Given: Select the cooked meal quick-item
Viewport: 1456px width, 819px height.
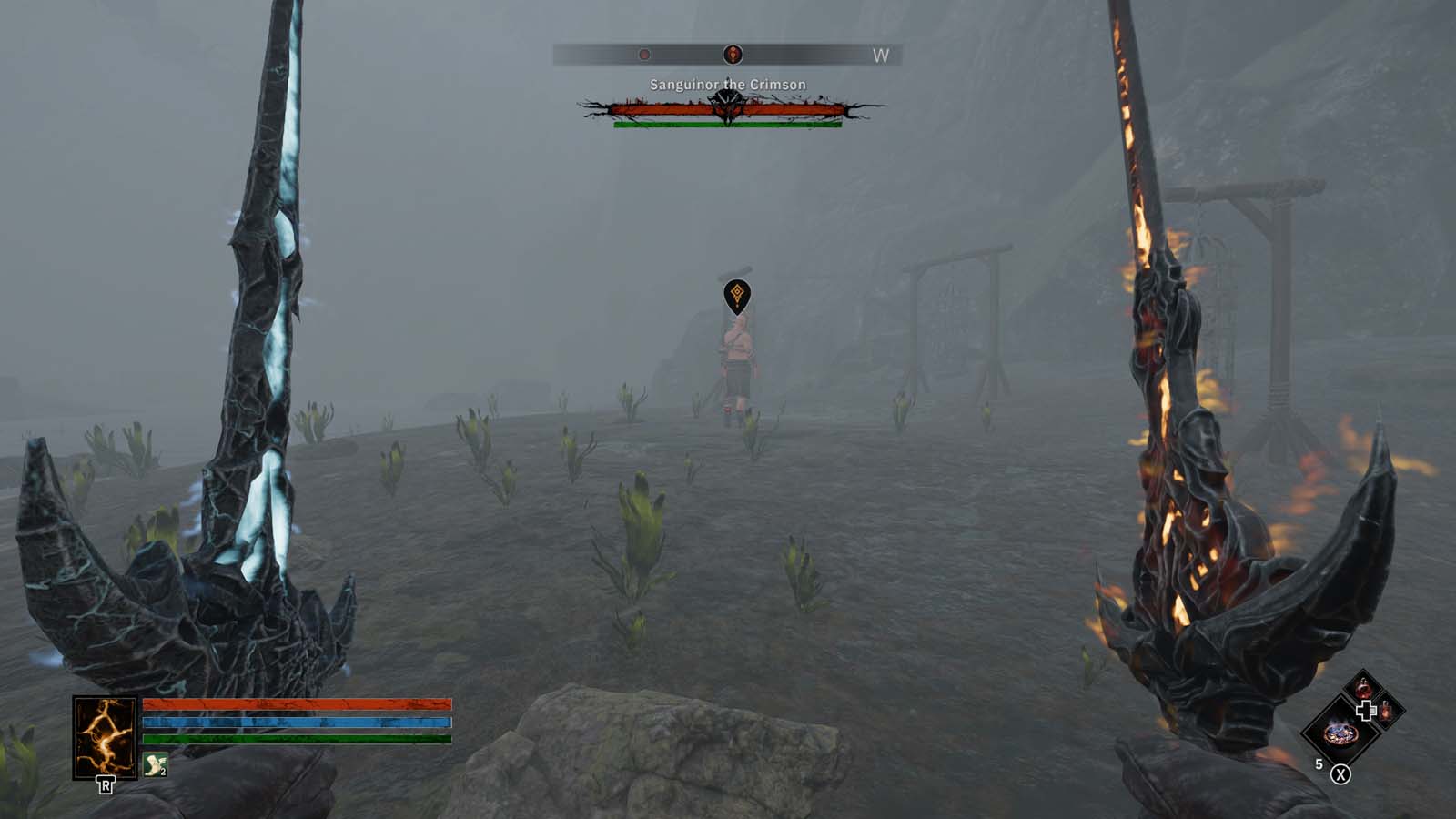Looking at the screenshot, I should click(1340, 735).
